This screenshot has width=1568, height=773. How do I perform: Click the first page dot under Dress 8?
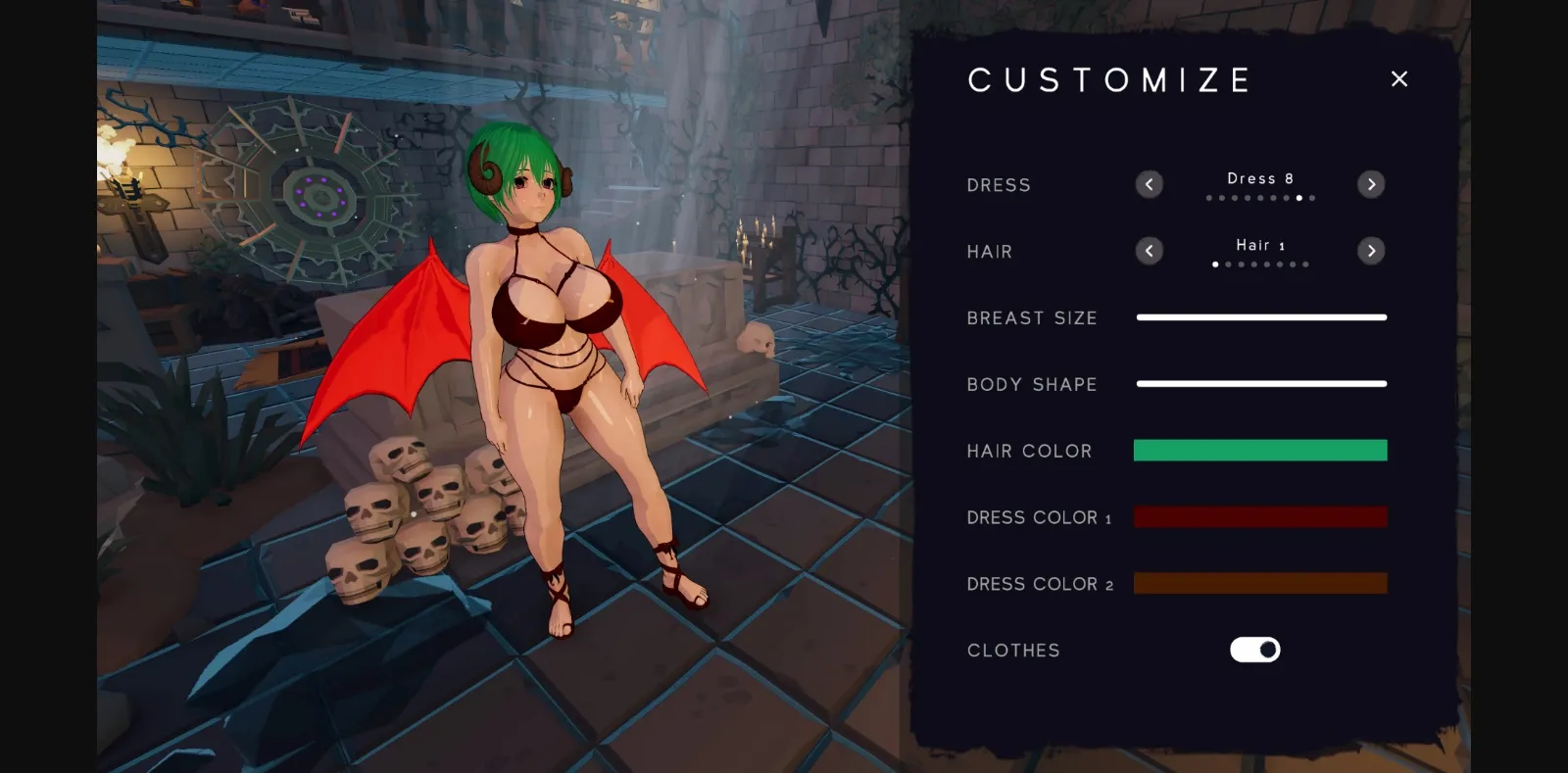pos(1209,197)
